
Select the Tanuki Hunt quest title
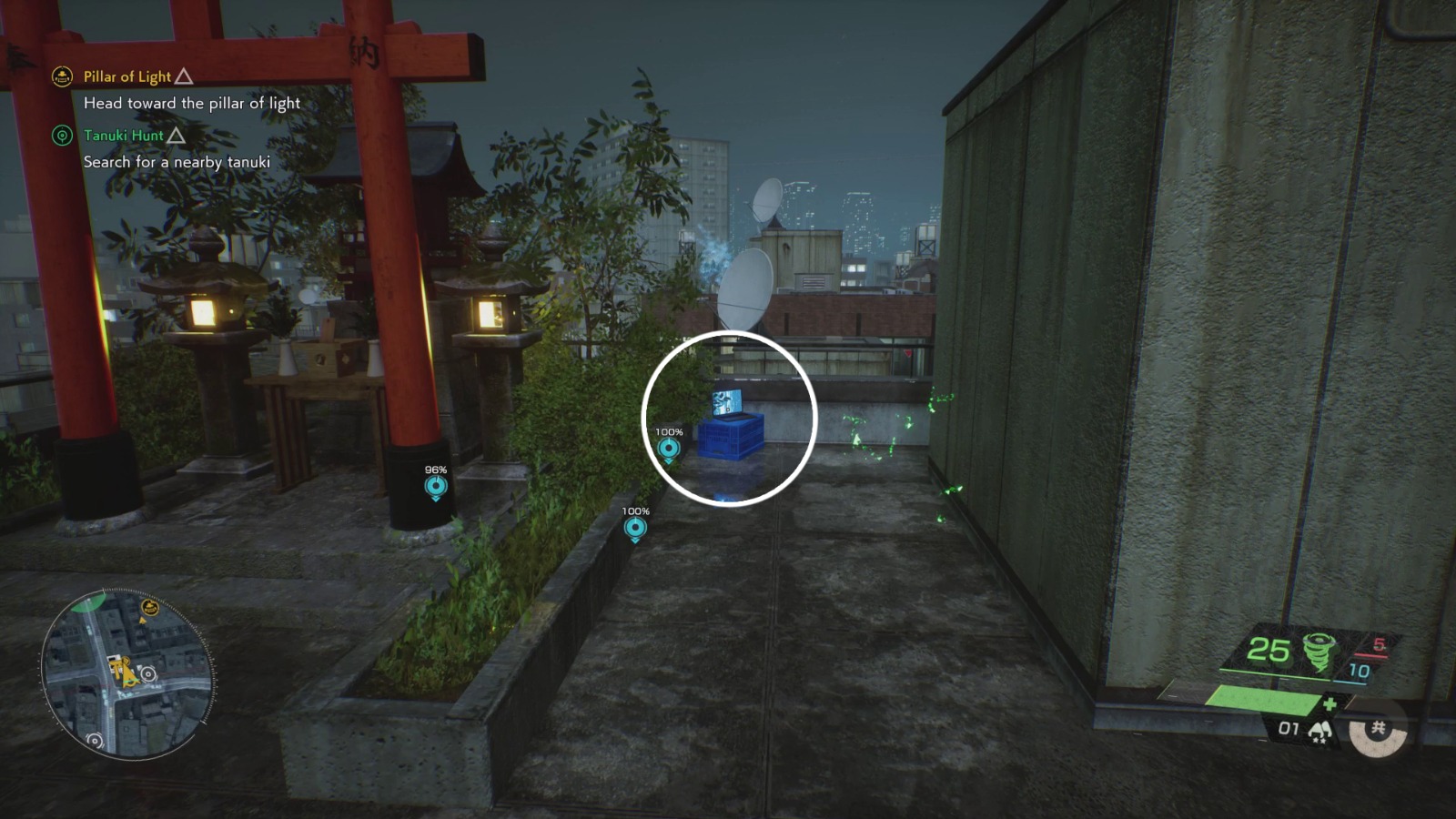point(123,135)
